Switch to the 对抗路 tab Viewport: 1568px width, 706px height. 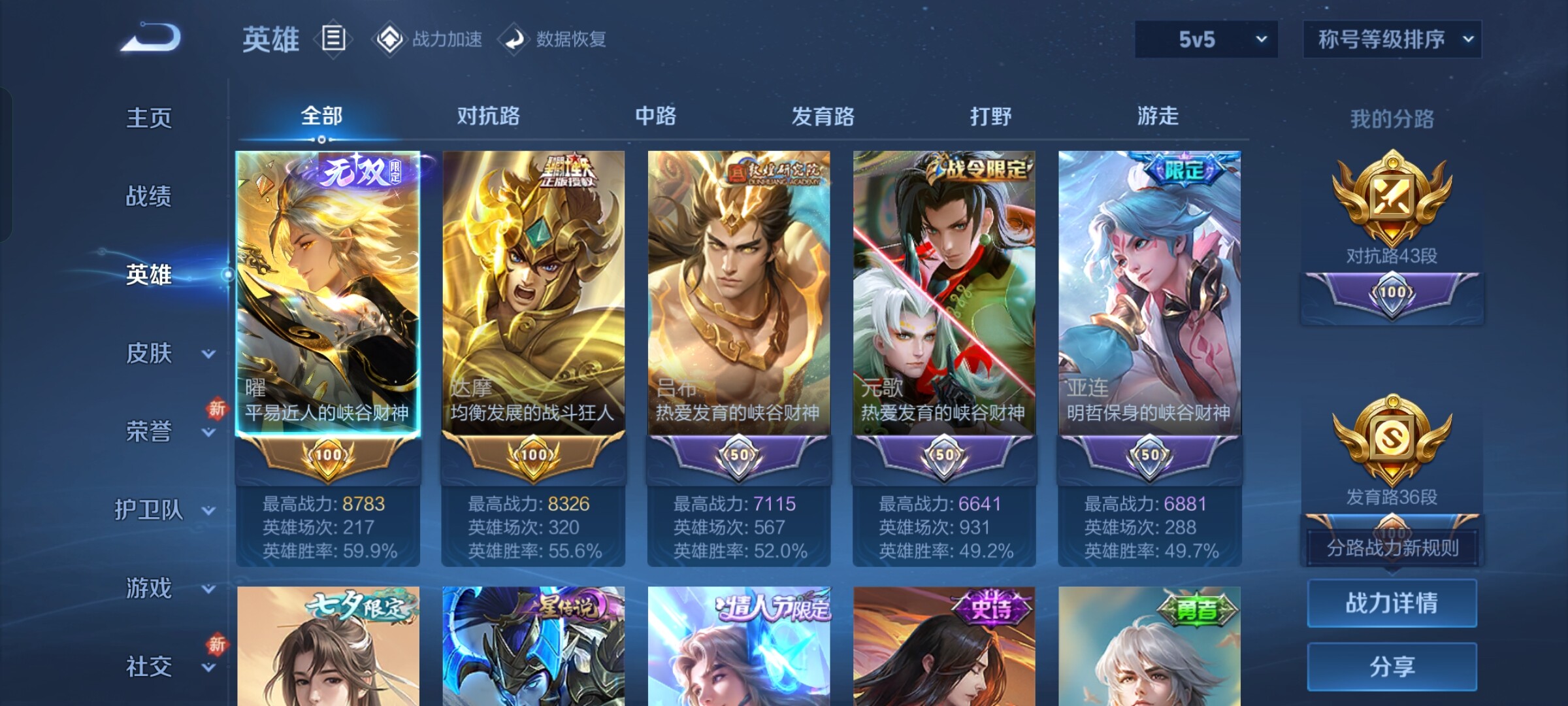tap(488, 116)
